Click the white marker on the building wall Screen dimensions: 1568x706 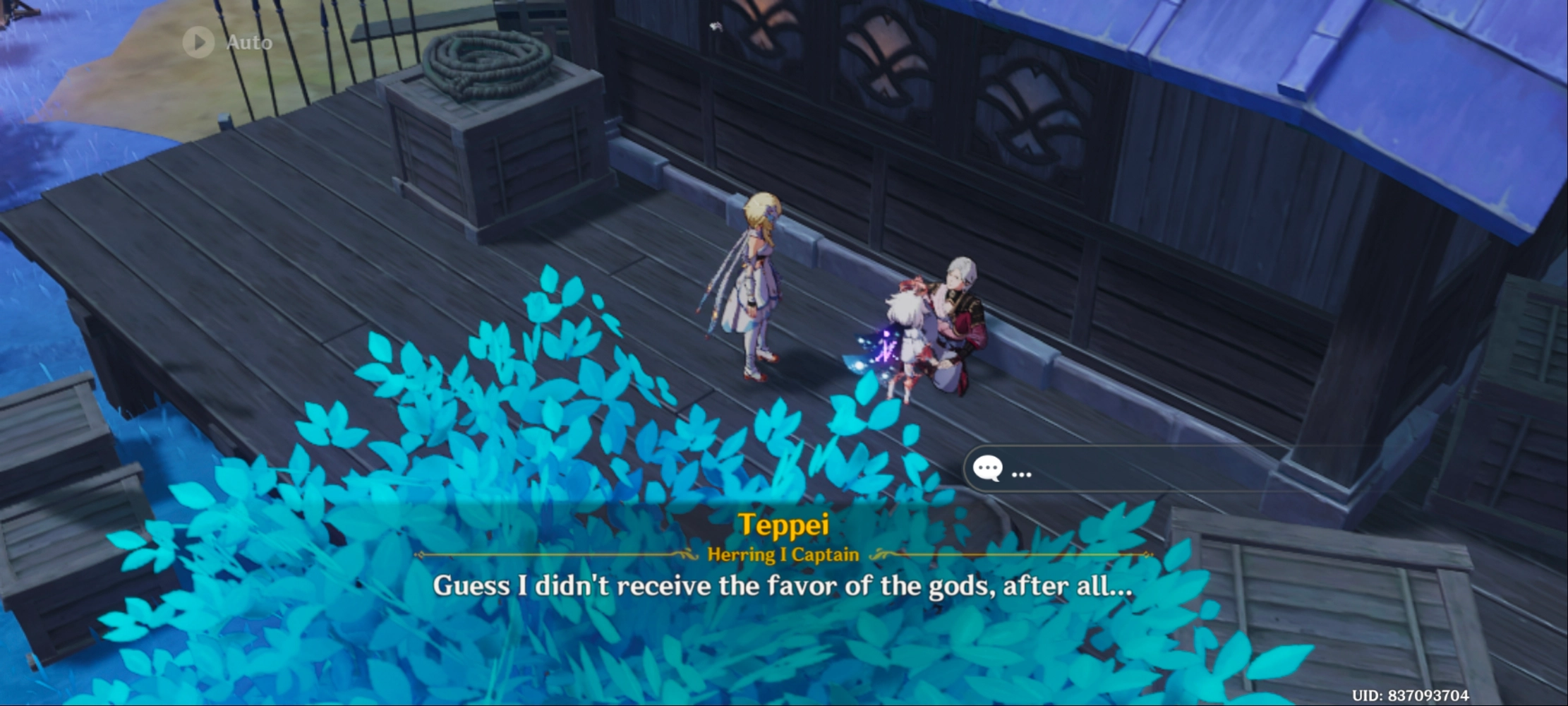click(715, 25)
